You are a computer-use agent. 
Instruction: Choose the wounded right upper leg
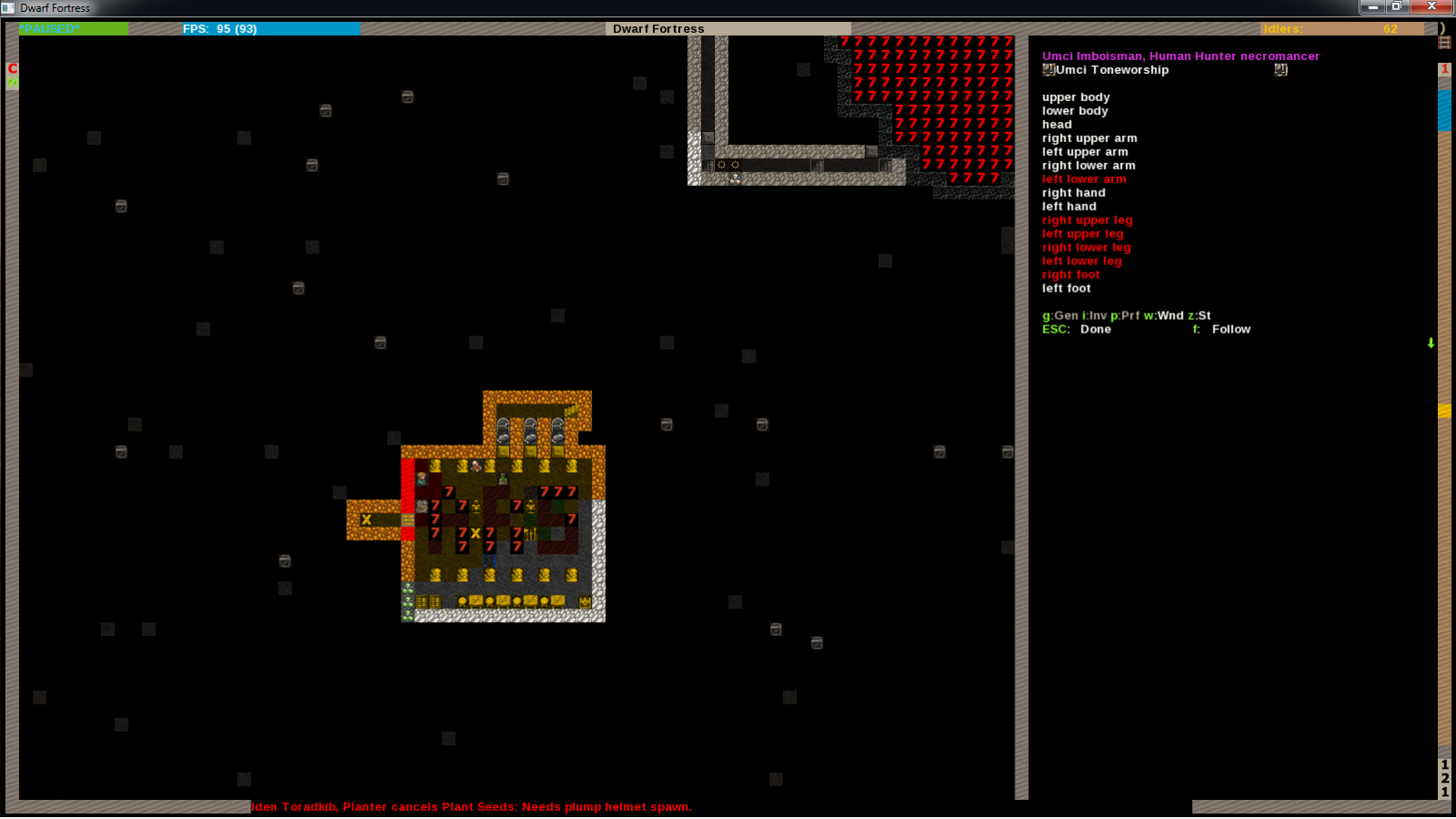click(x=1087, y=220)
